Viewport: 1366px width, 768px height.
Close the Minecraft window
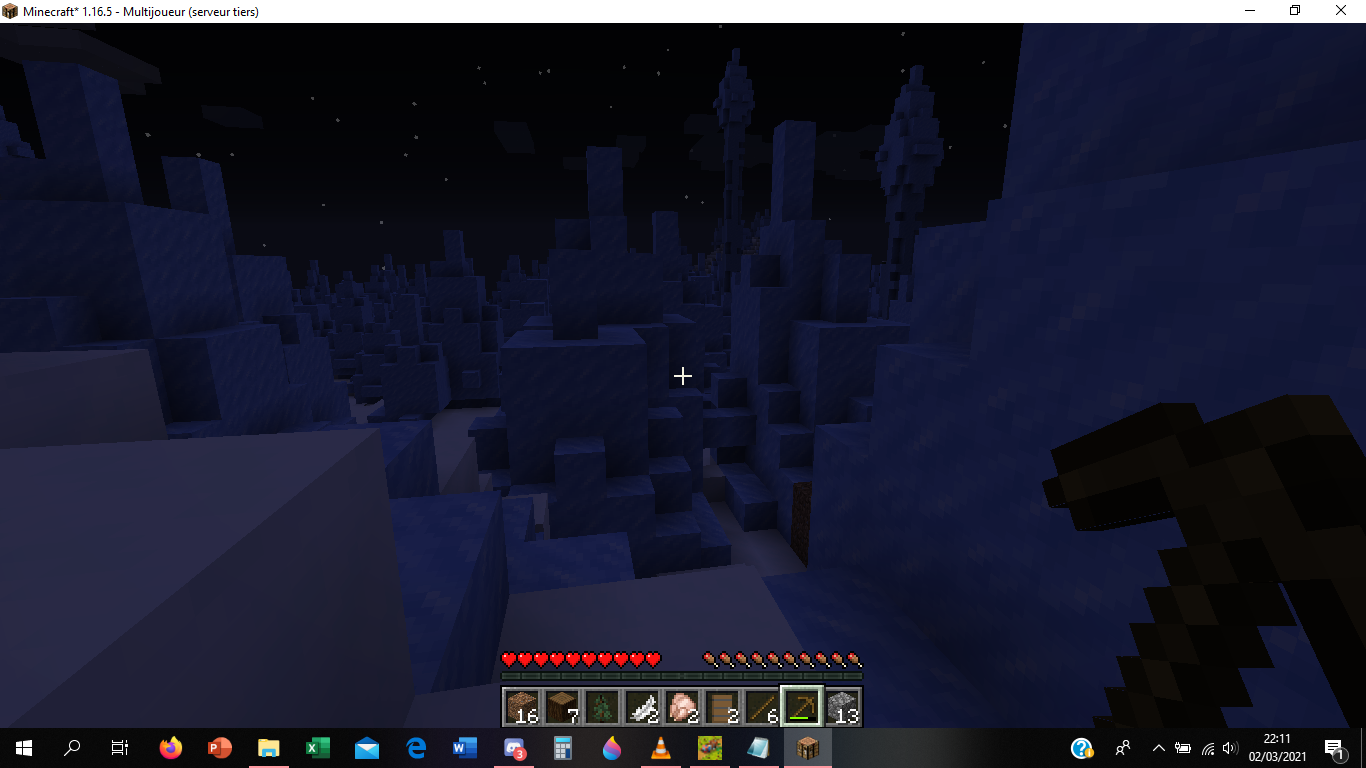click(1342, 10)
